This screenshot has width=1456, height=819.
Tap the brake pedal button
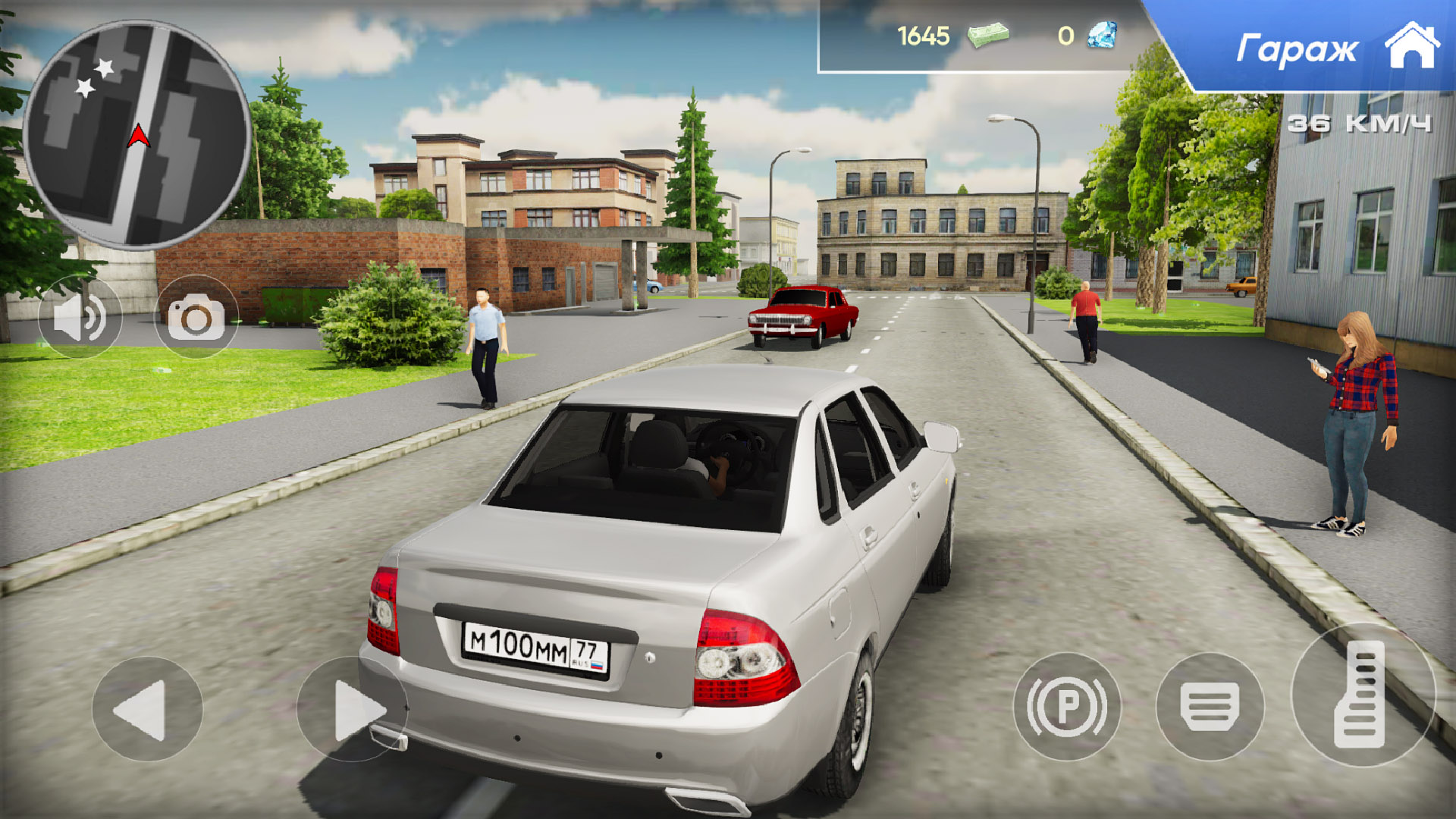[1210, 707]
